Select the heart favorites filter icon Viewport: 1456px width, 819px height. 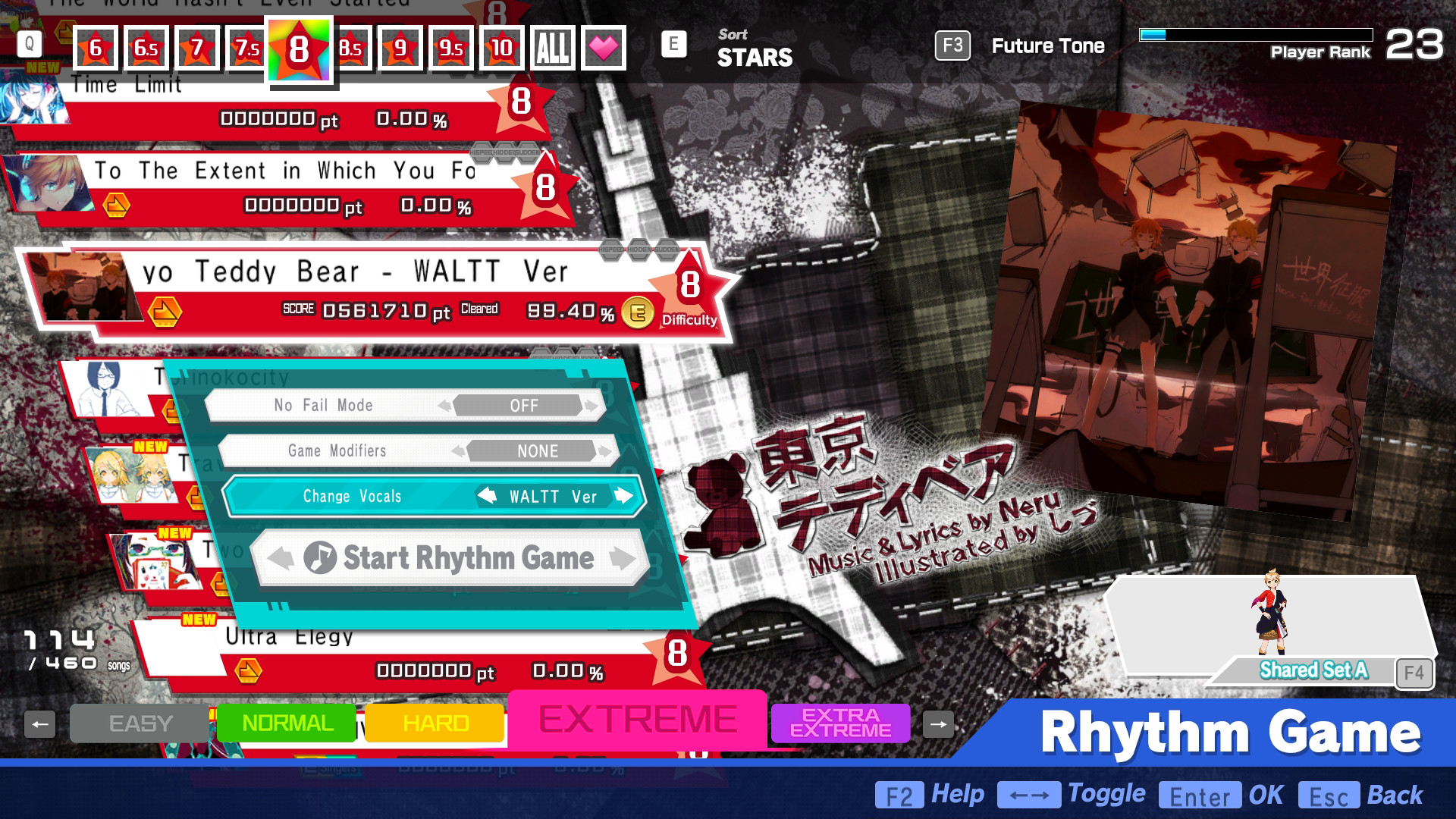click(x=603, y=48)
